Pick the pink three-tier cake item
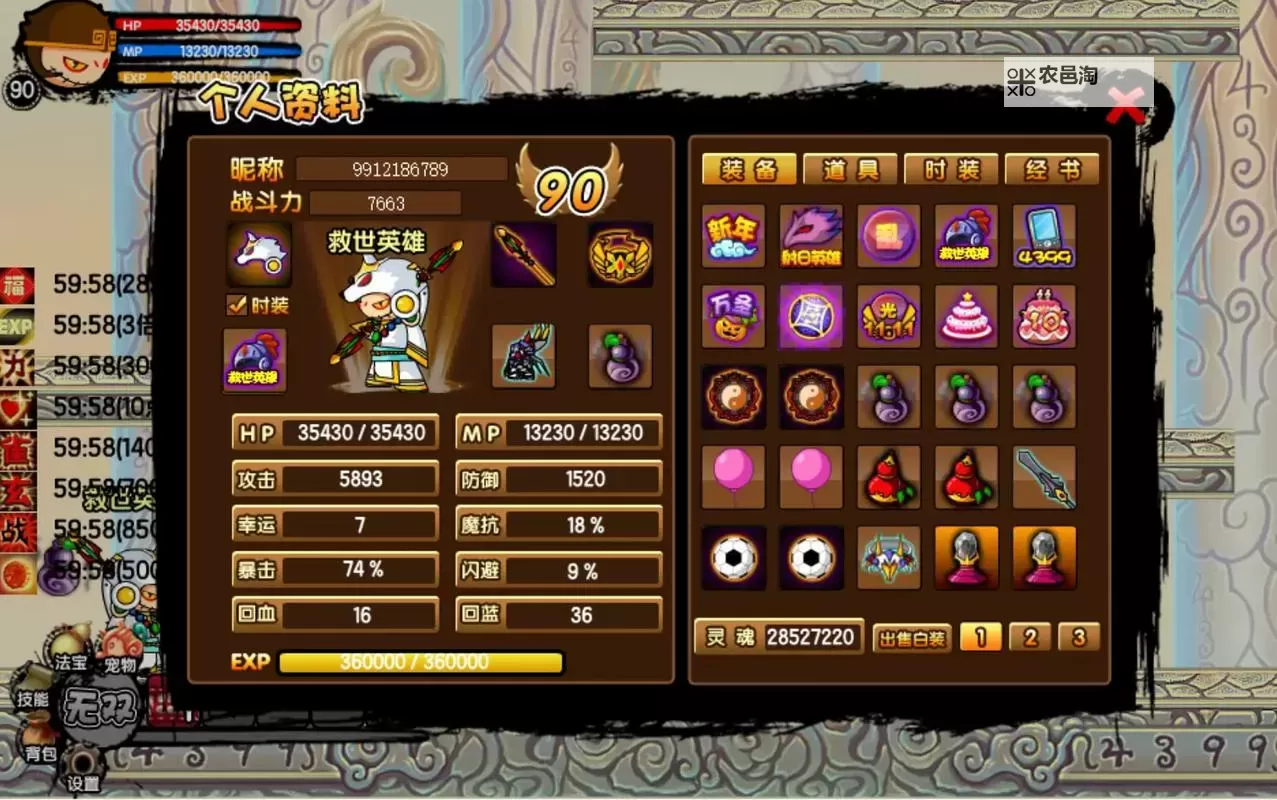Screen dimensions: 1277x800 pyautogui.click(x=966, y=316)
